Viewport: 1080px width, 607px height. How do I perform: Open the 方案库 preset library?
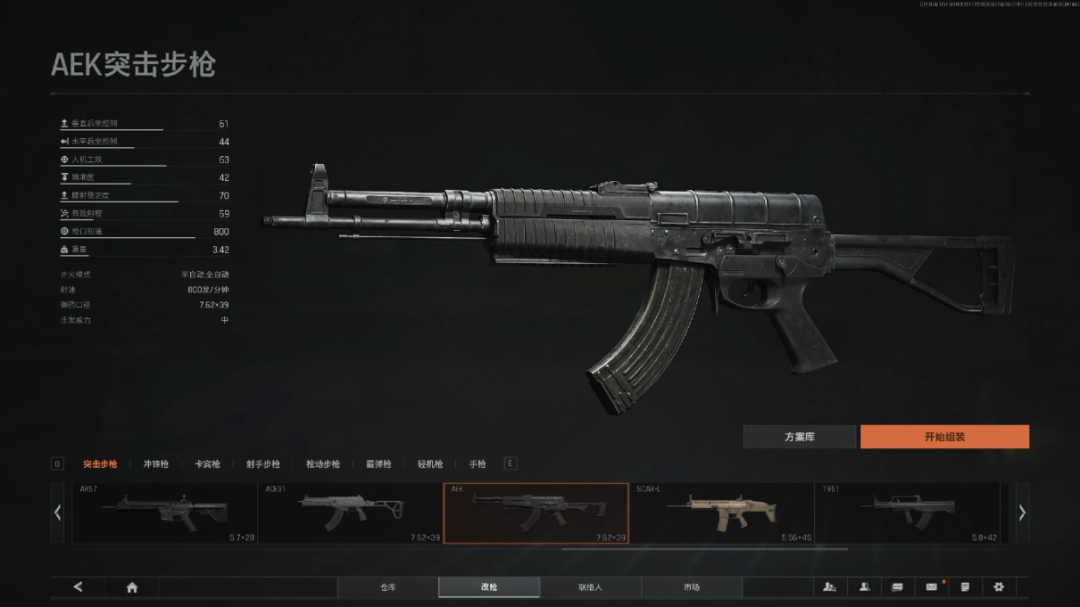799,437
